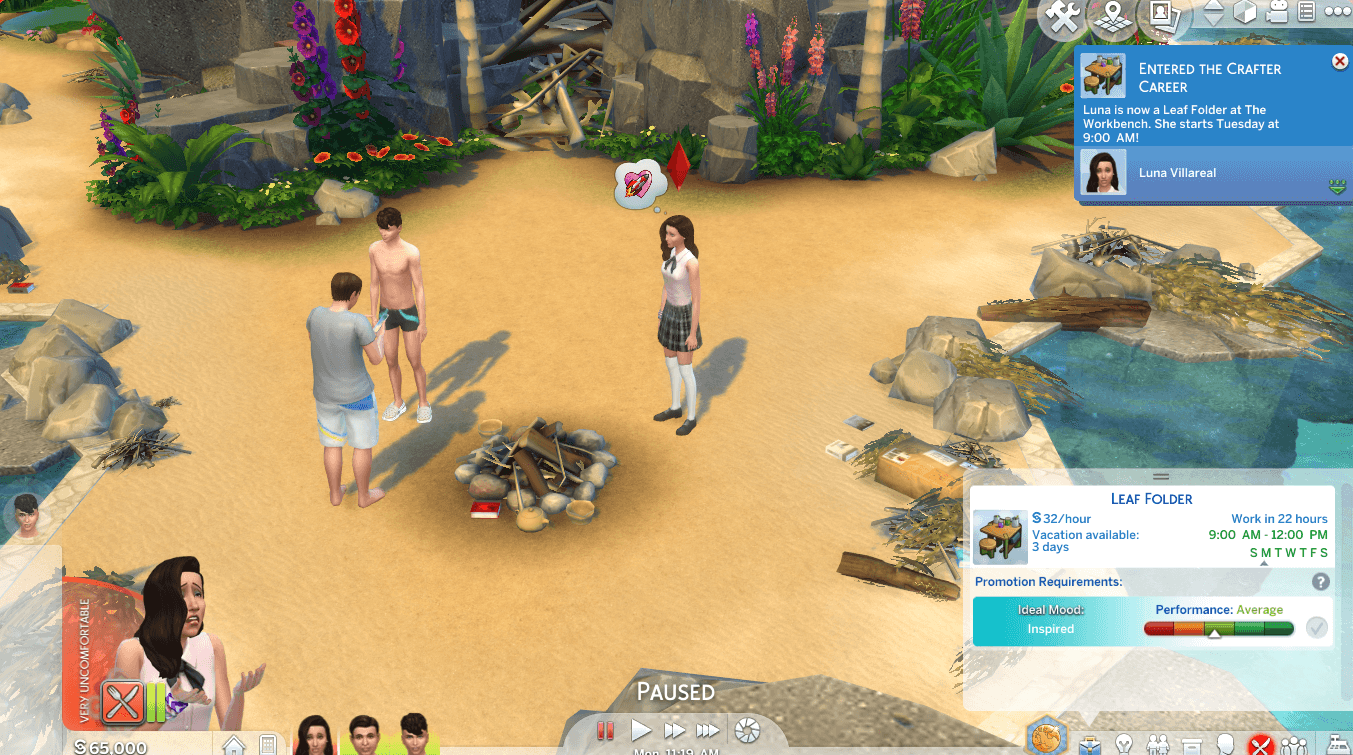Resume game at normal play speed
Viewport: 1353px width, 755px height.
click(x=641, y=731)
